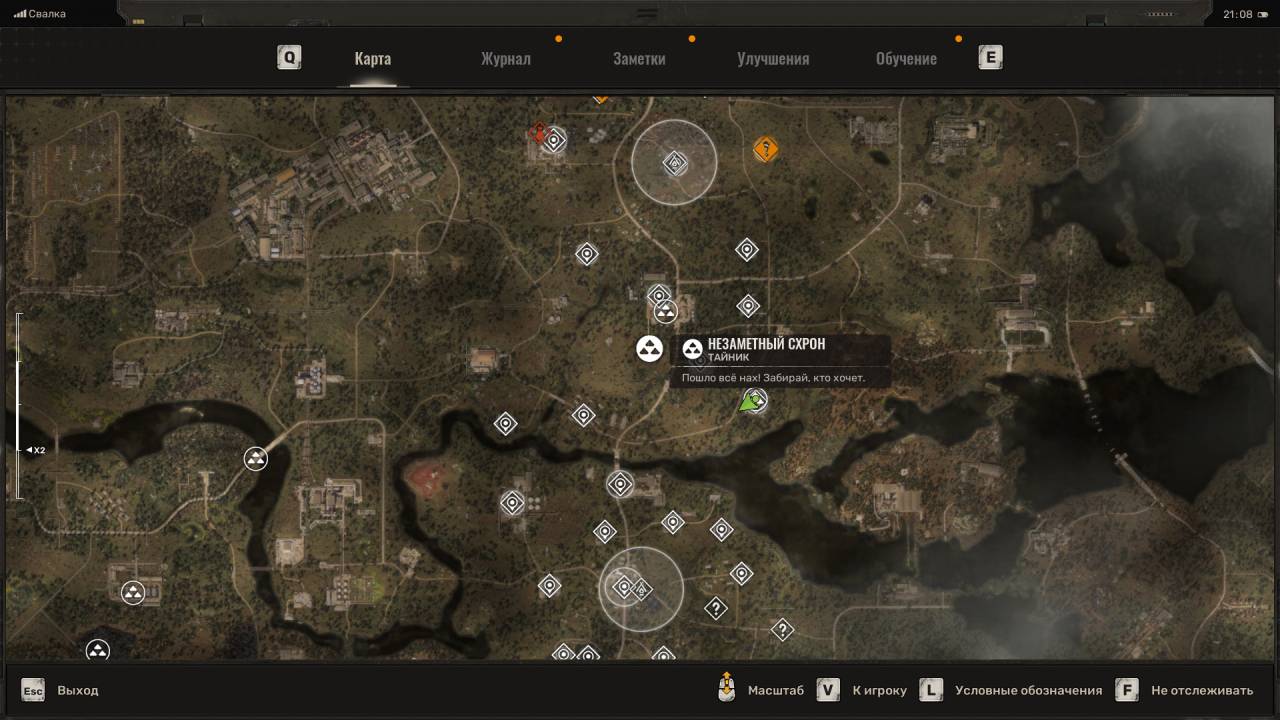Select the orange question mark marker
This screenshot has width=1280, height=720.
(x=766, y=150)
